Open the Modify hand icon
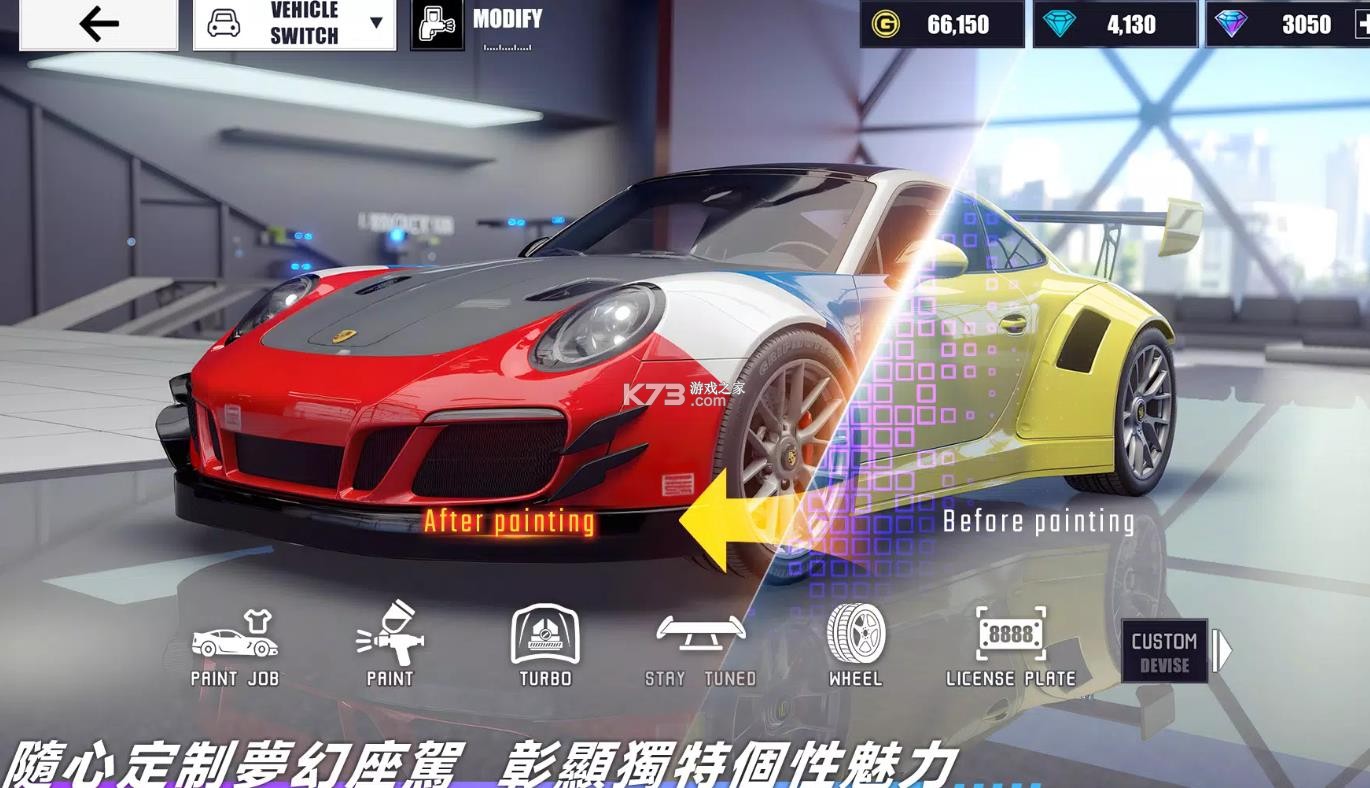Viewport: 1370px width, 788px height. (x=437, y=22)
